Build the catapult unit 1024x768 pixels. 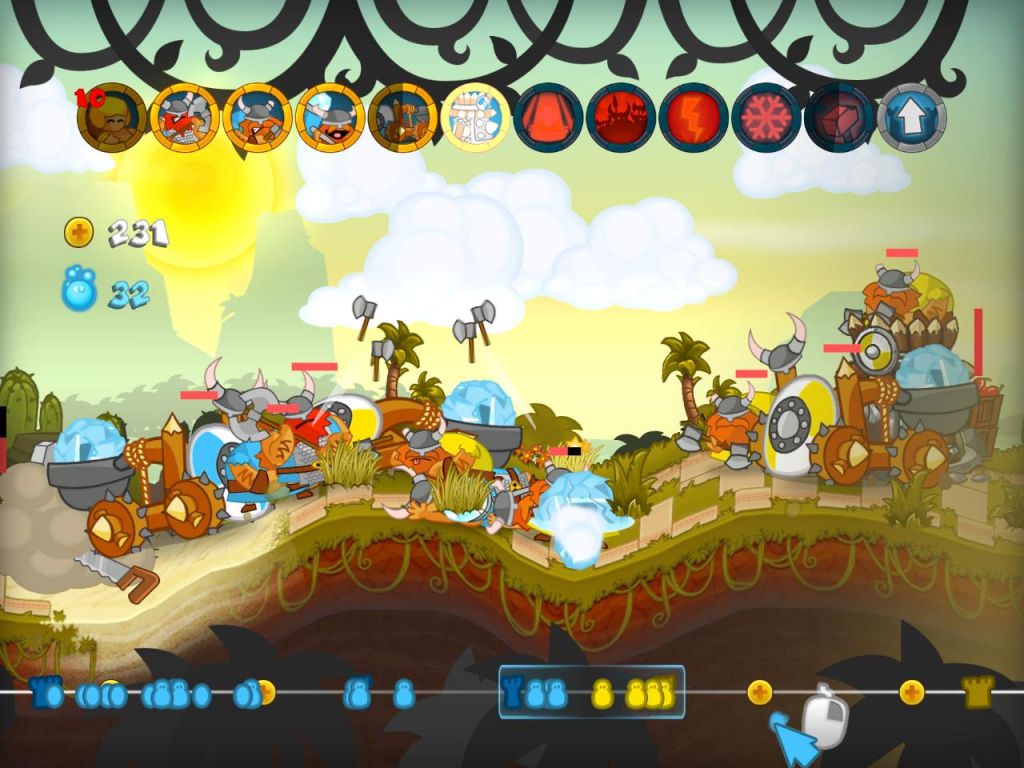point(402,117)
